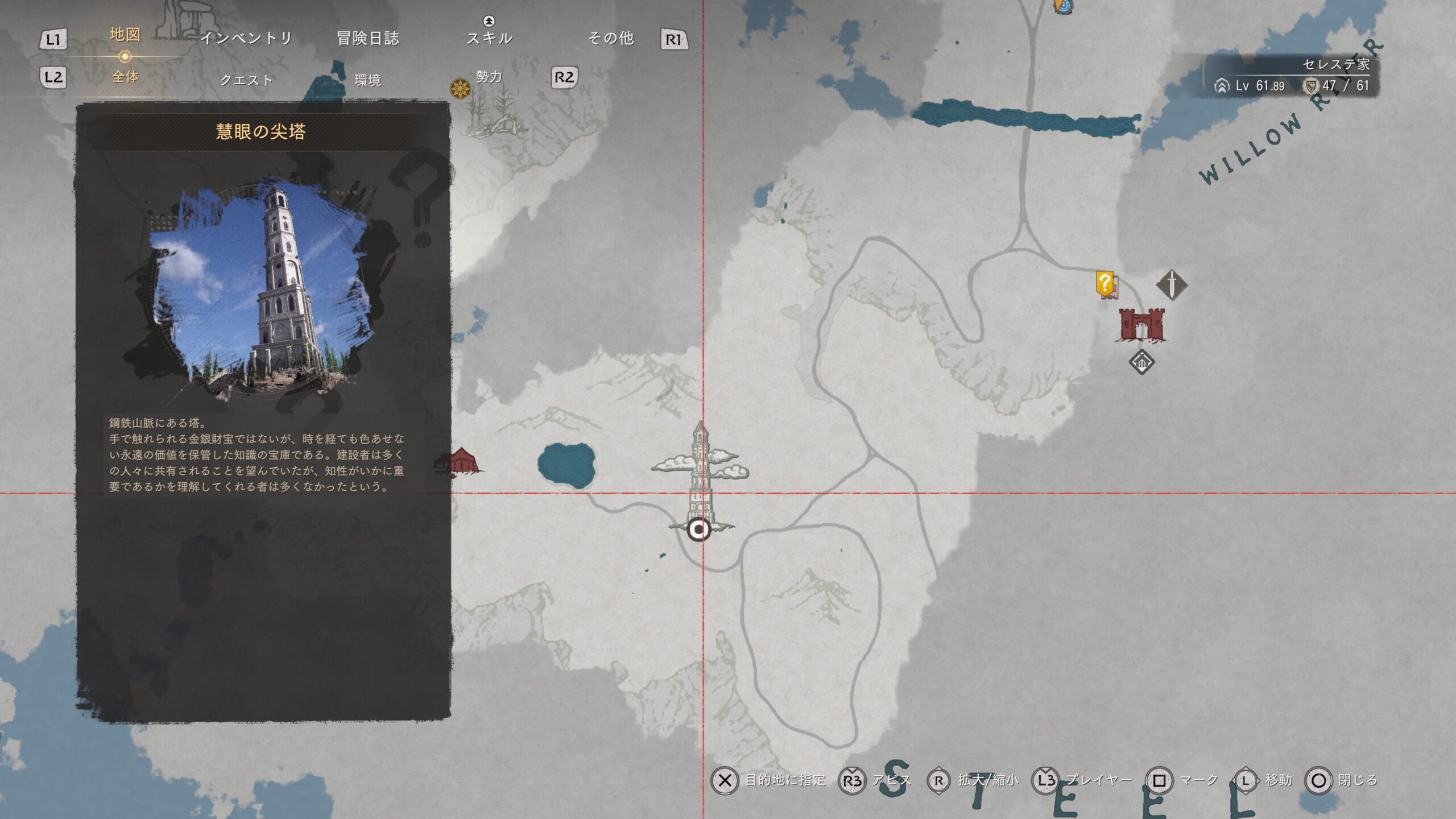Click the red castle map marker

(1141, 325)
